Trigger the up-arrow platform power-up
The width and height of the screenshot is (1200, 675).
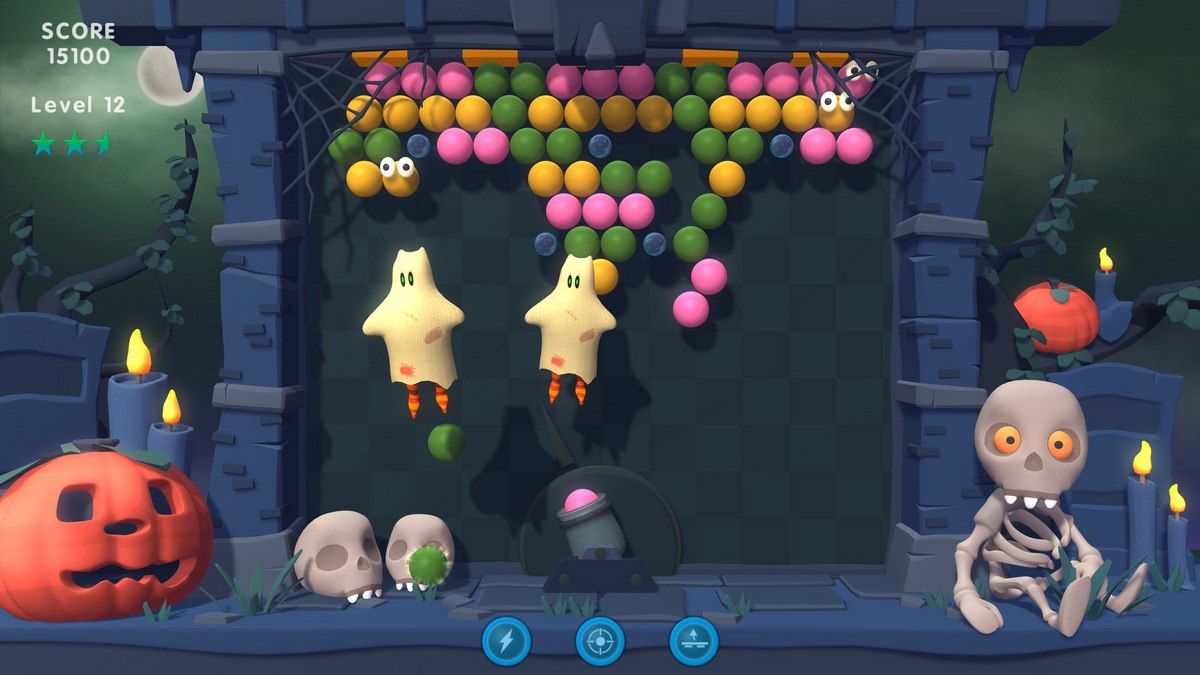tap(694, 641)
